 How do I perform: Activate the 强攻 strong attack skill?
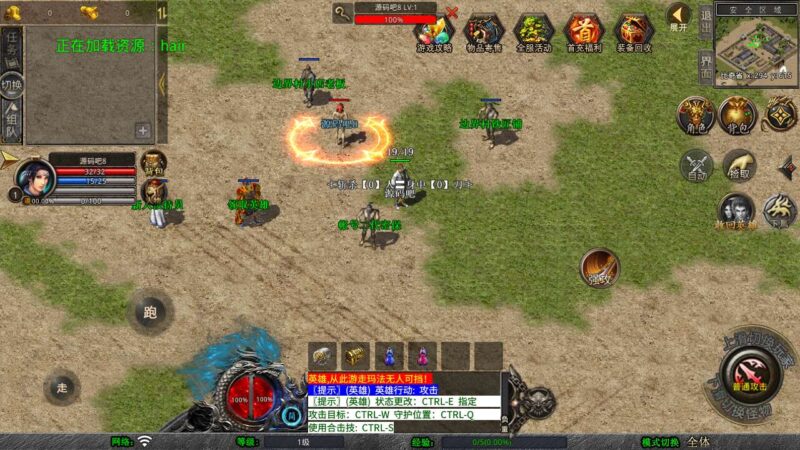(x=599, y=267)
